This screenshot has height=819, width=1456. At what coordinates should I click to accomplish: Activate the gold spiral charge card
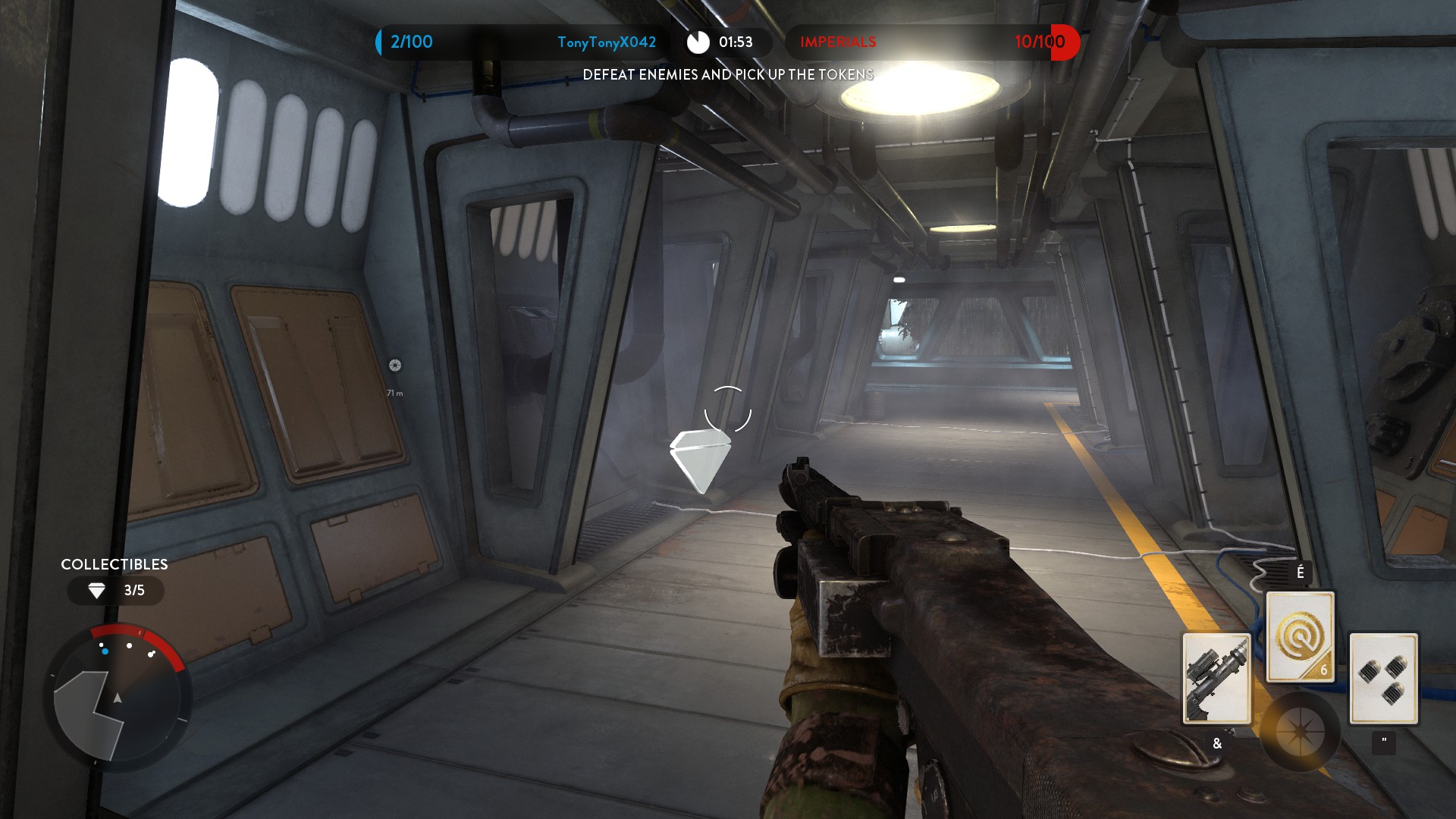tap(1300, 636)
